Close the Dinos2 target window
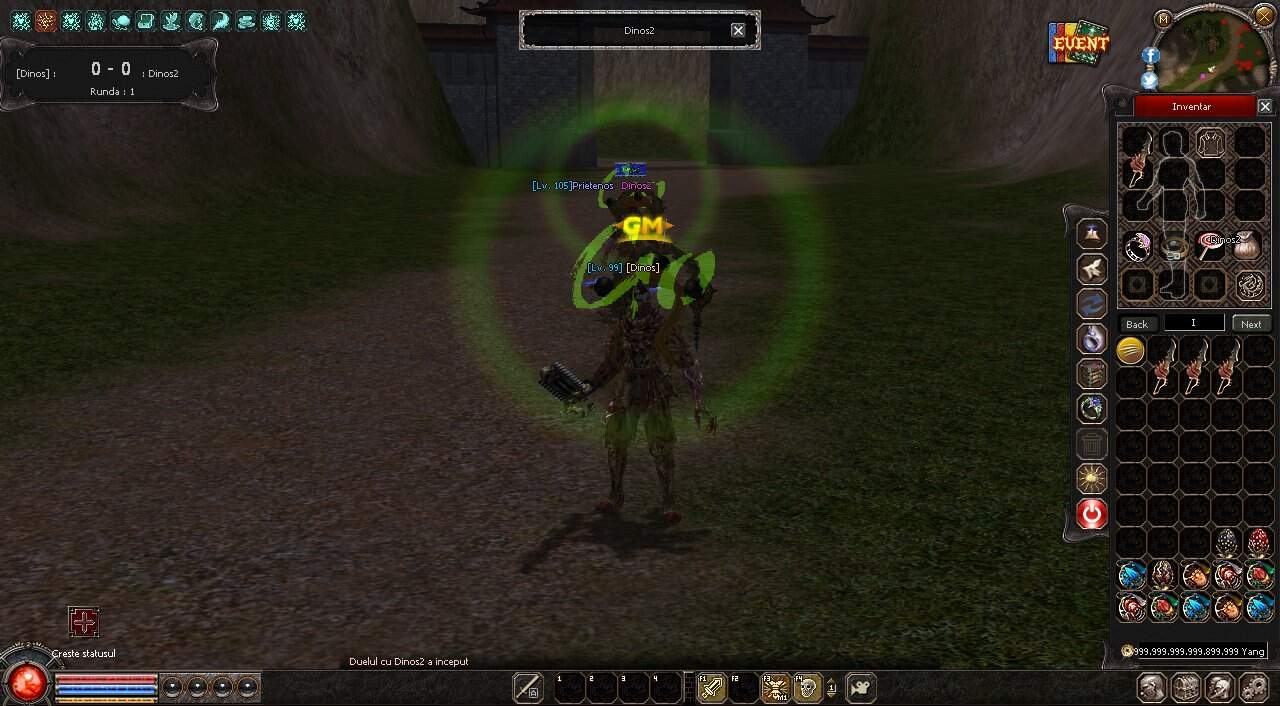Image resolution: width=1280 pixels, height=706 pixels. coord(738,30)
